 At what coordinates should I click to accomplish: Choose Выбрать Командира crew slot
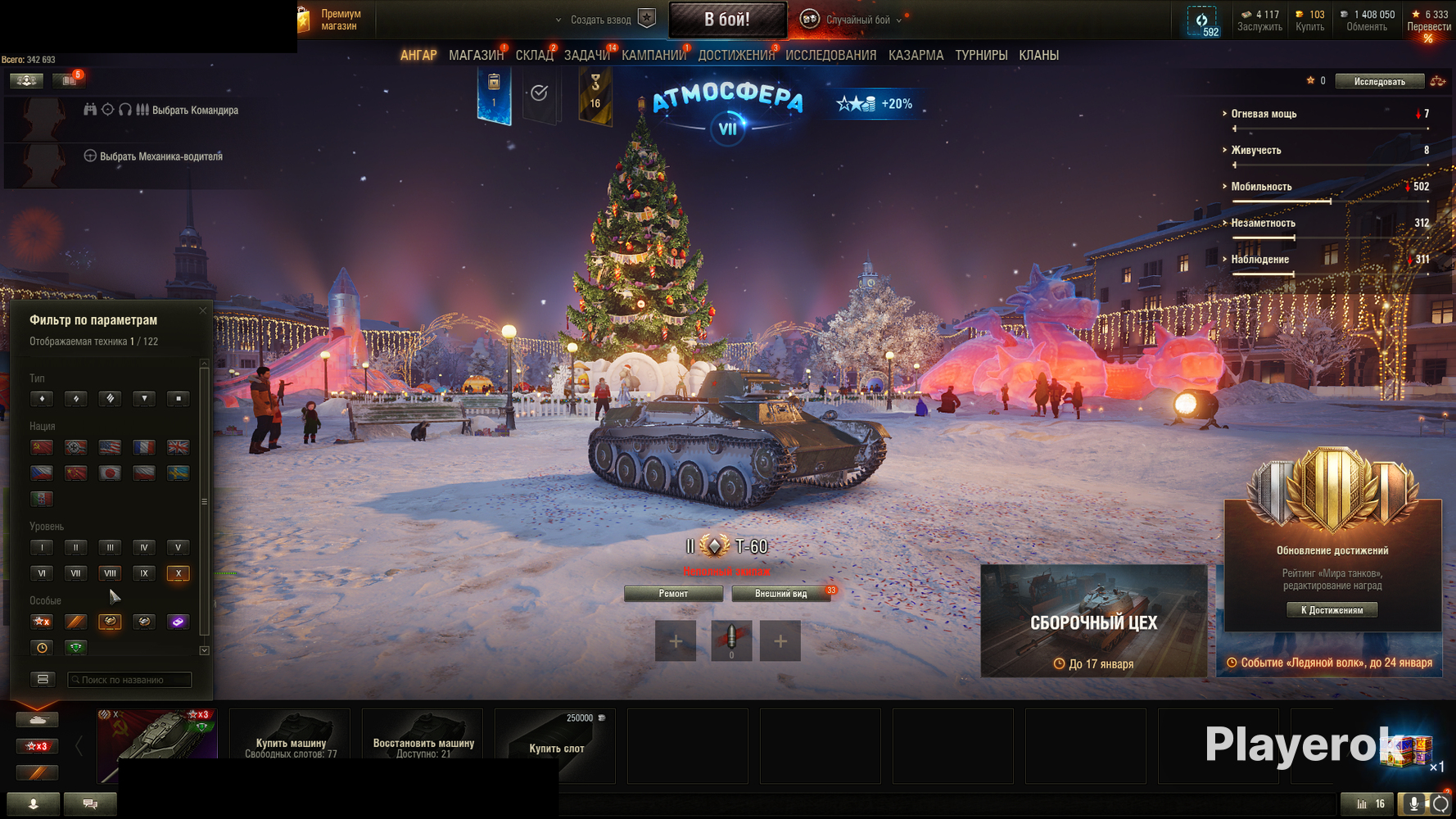[195, 111]
